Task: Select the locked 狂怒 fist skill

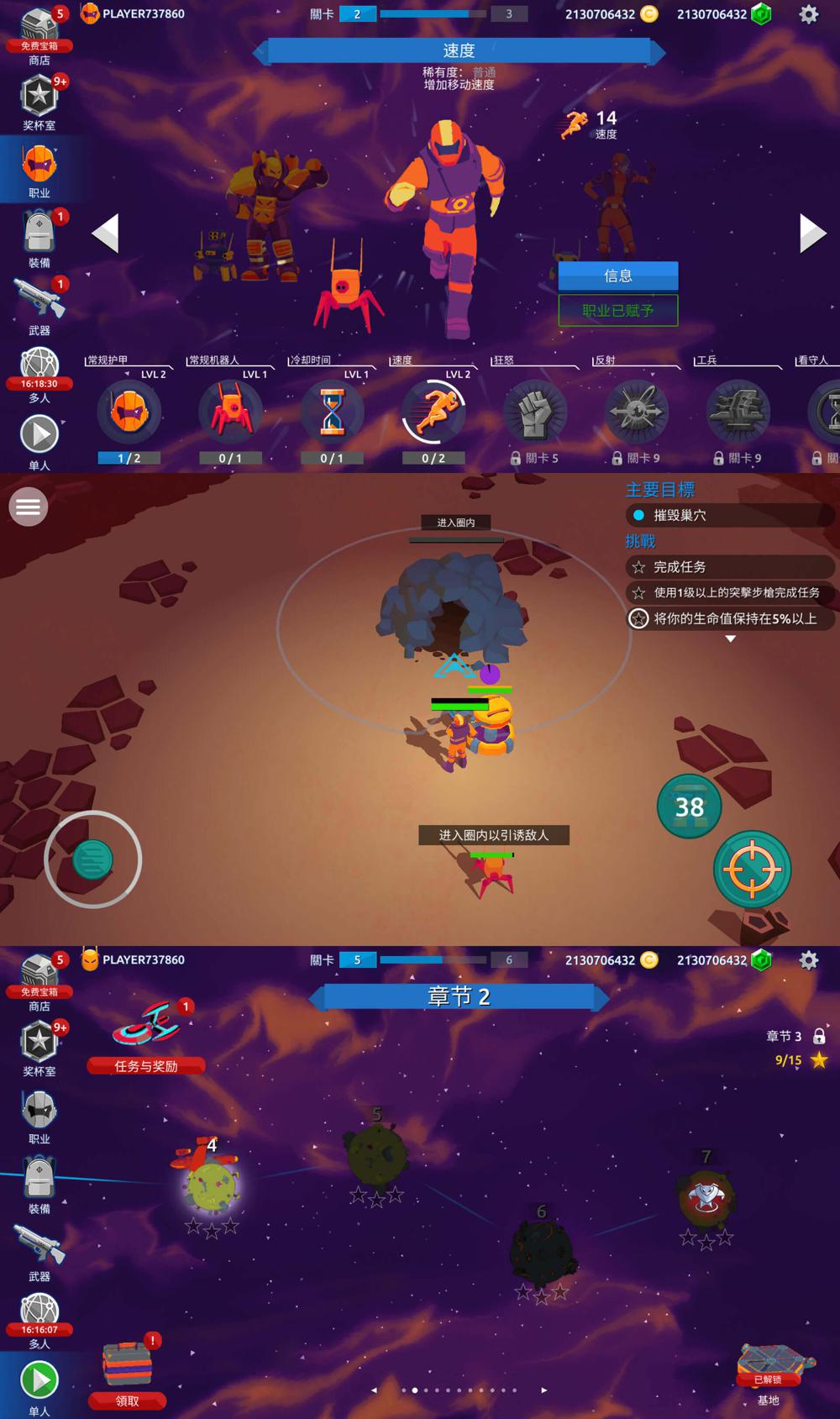Action: pyautogui.click(x=535, y=412)
